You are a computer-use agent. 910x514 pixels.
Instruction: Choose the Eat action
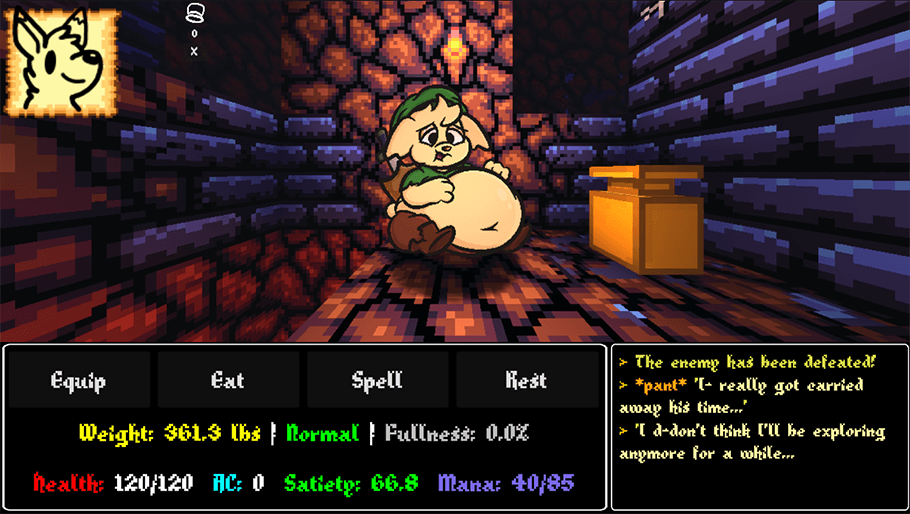[228, 380]
